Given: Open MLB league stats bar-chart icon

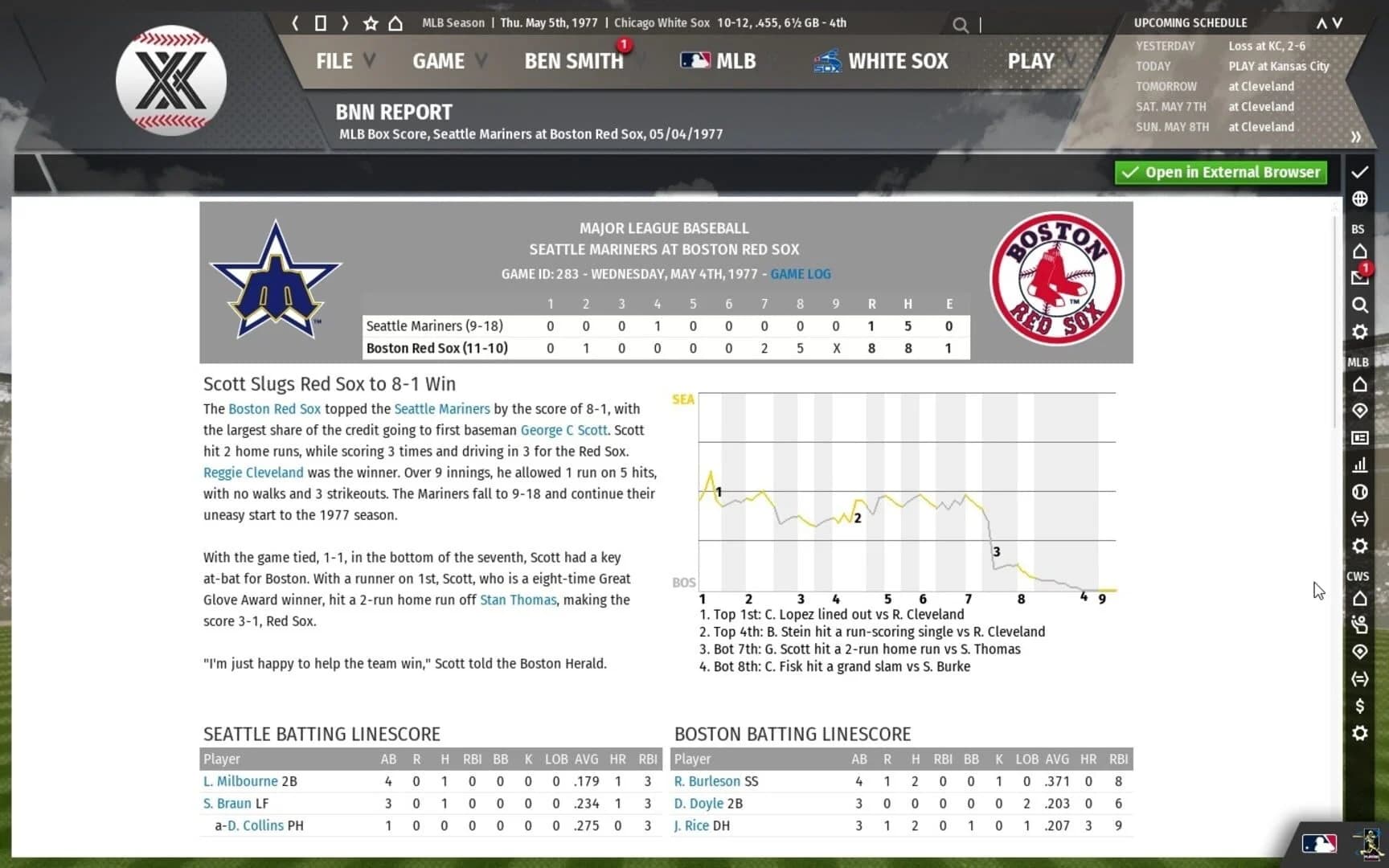Looking at the screenshot, I should point(1359,465).
